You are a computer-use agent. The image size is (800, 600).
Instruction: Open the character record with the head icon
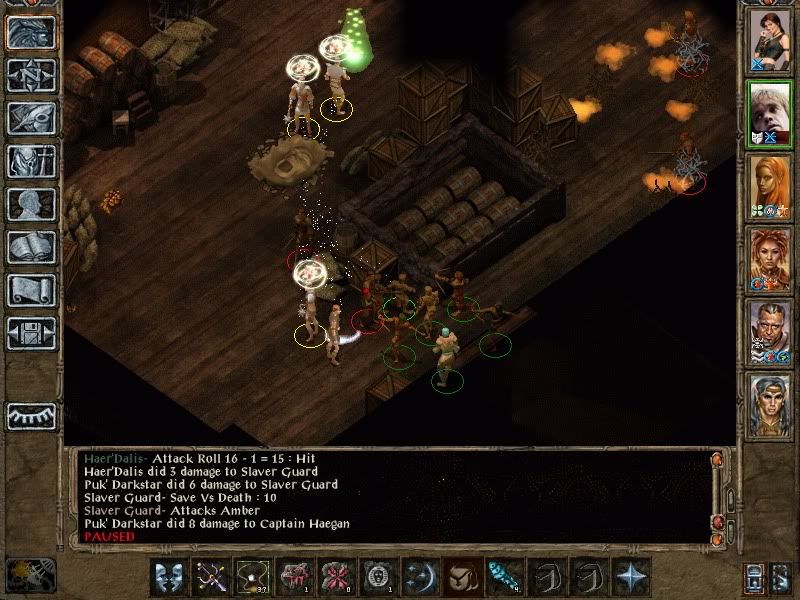(31, 204)
